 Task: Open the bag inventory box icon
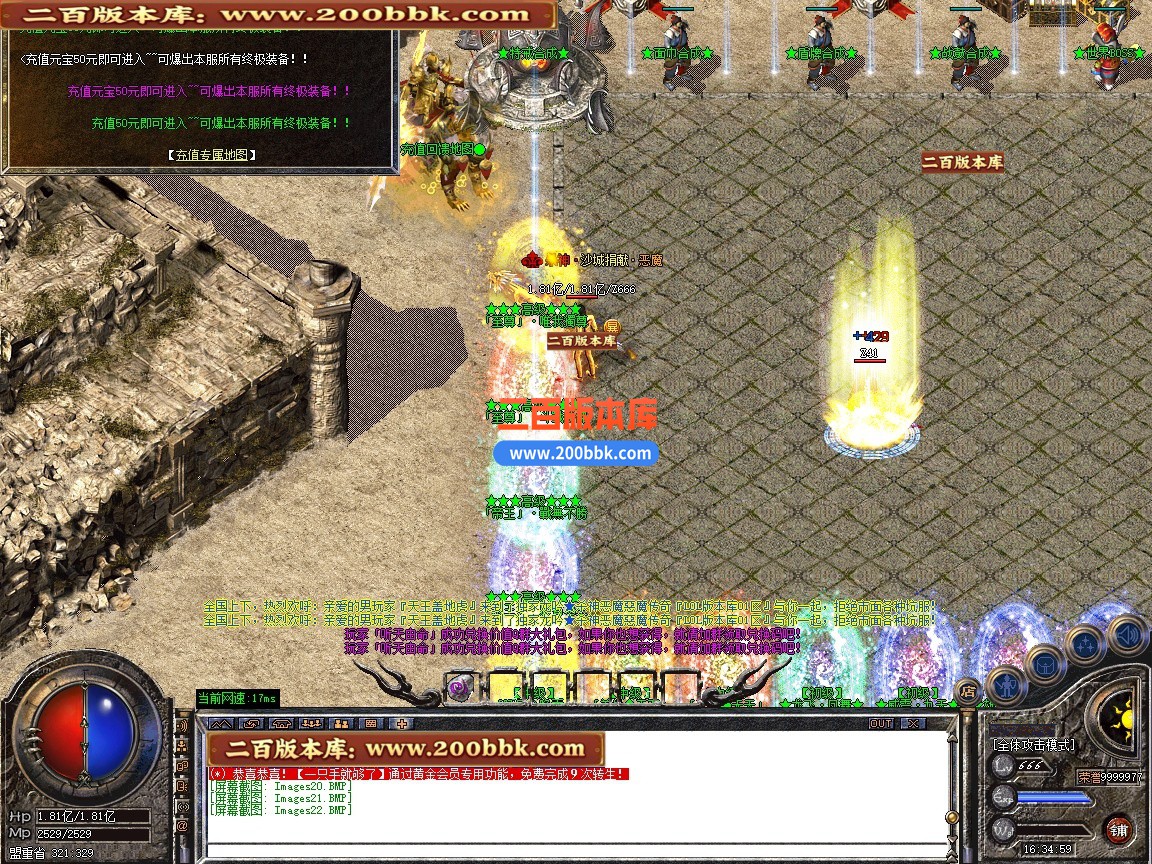(x=1045, y=663)
